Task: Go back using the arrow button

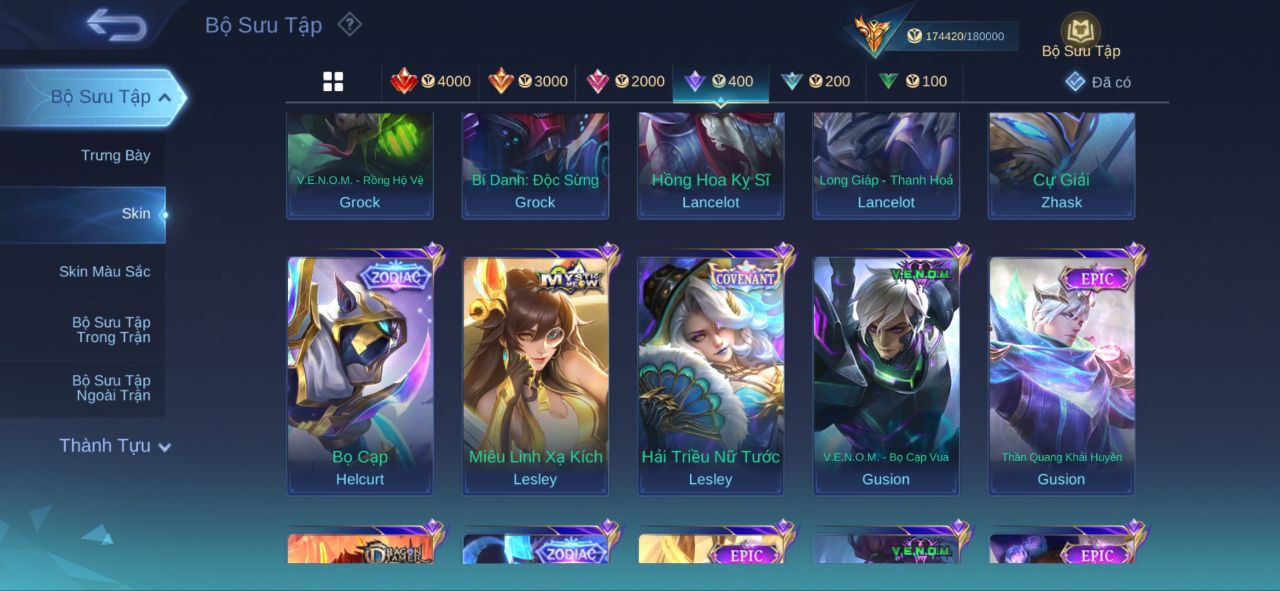Action: click(x=116, y=25)
